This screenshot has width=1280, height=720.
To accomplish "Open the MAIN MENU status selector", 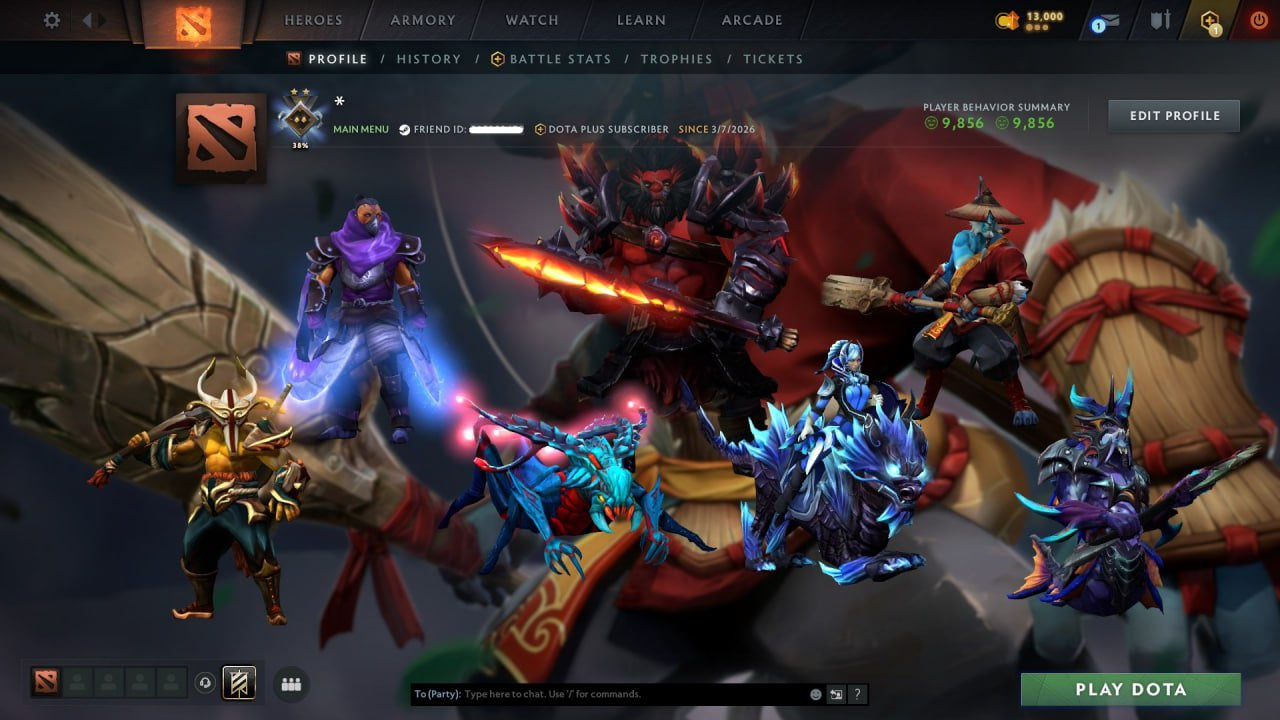I will pyautogui.click(x=359, y=129).
